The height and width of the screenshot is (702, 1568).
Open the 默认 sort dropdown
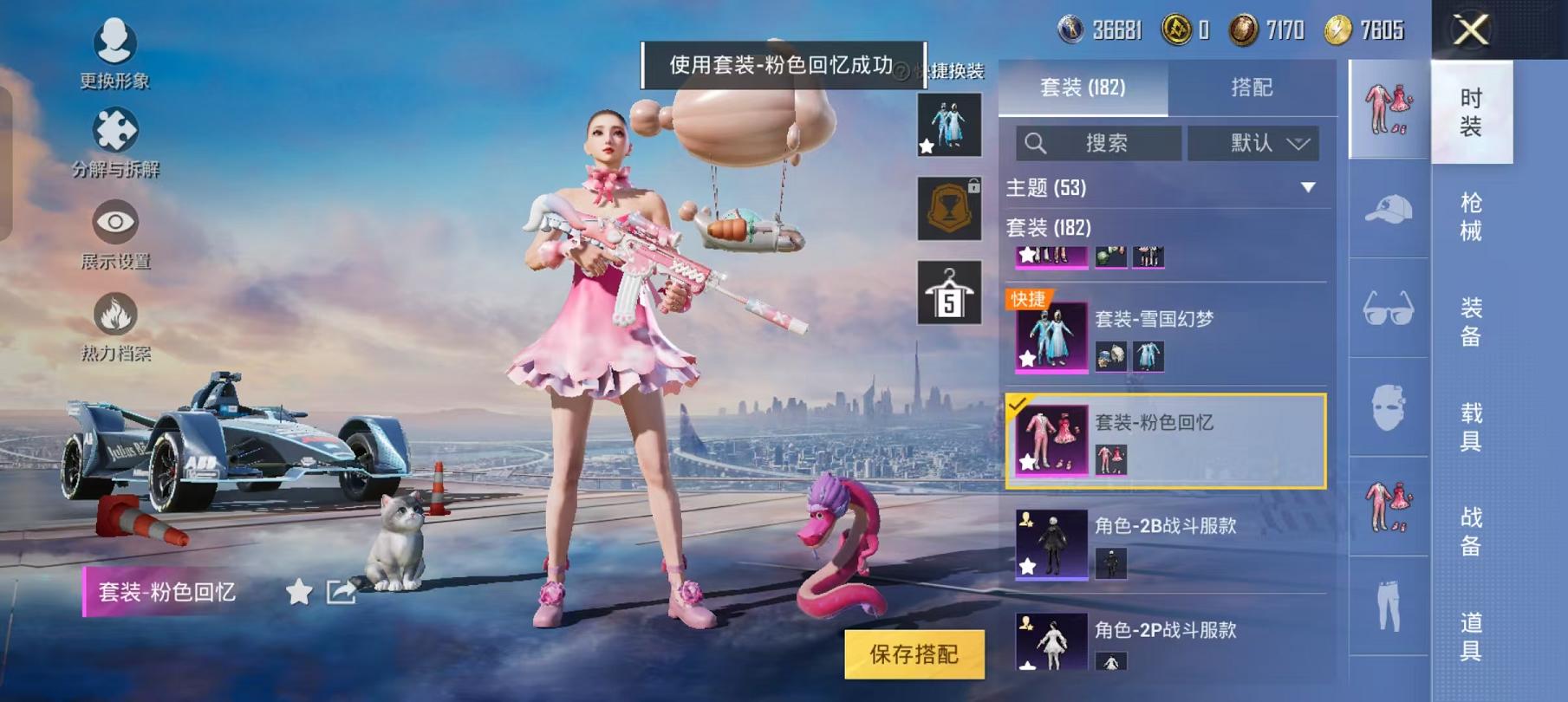click(1251, 144)
